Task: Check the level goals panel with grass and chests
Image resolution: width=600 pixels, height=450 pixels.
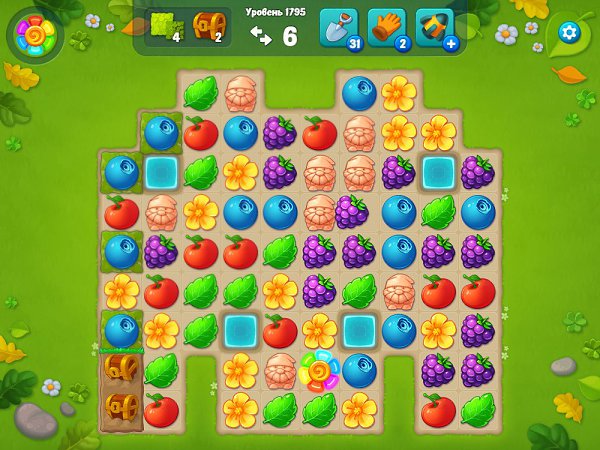Action: tap(187, 28)
